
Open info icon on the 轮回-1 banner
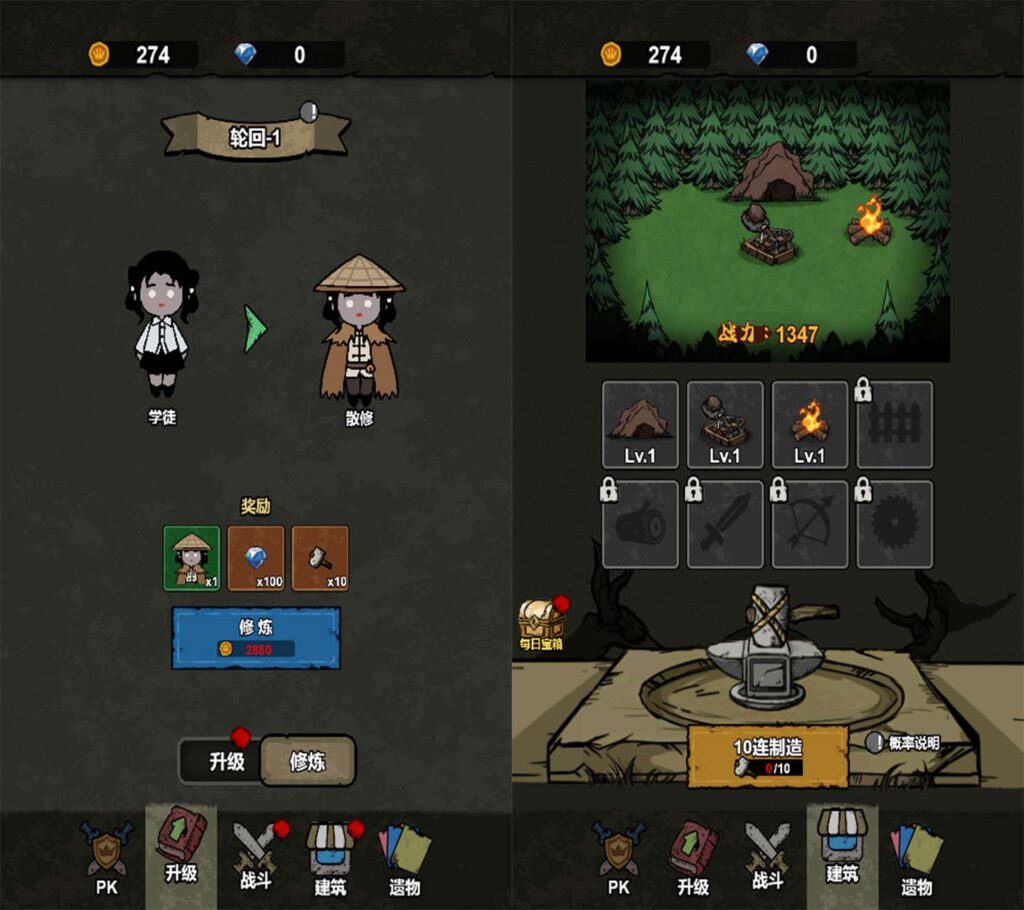click(x=309, y=111)
